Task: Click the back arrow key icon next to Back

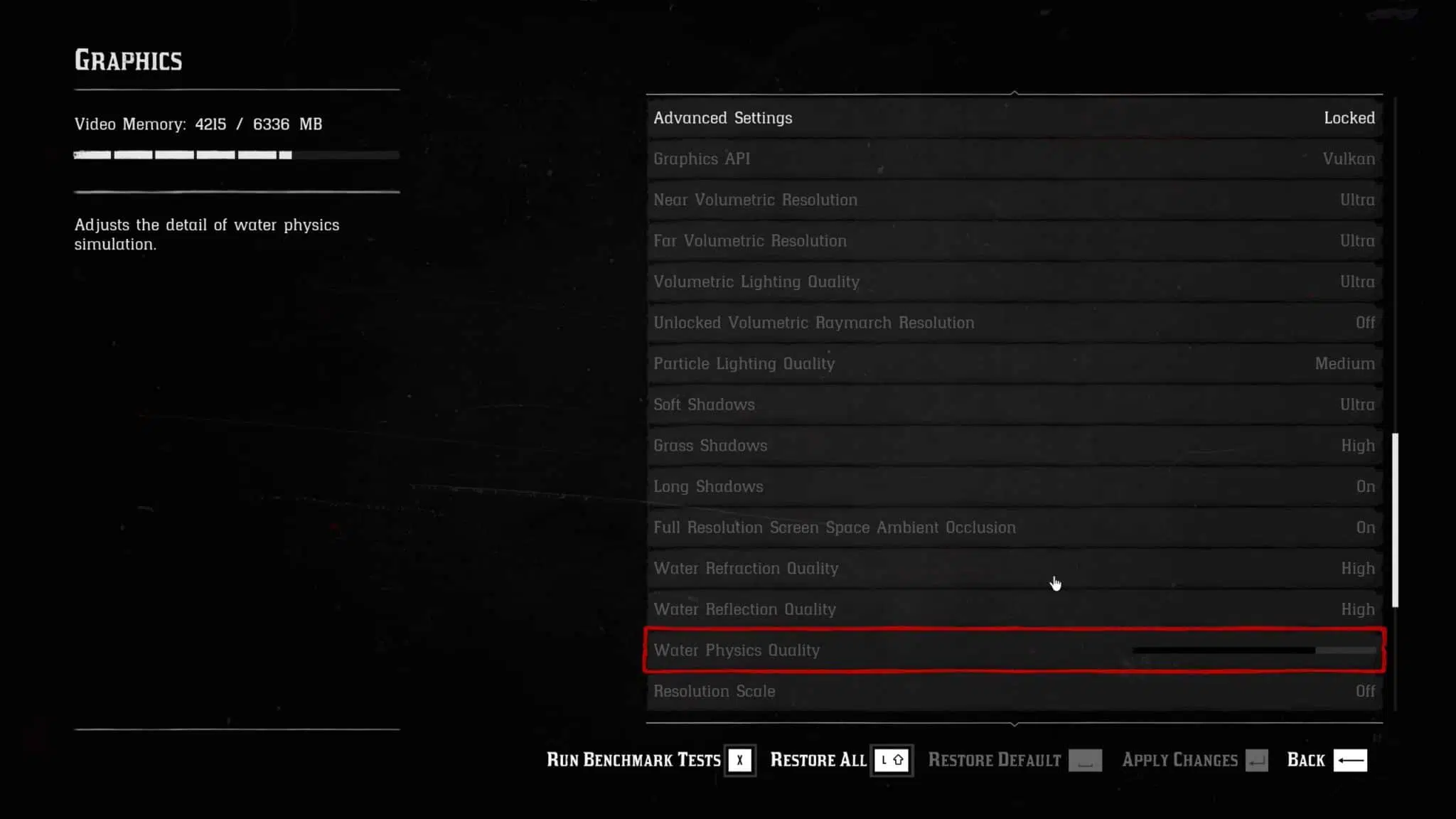Action: [1349, 759]
